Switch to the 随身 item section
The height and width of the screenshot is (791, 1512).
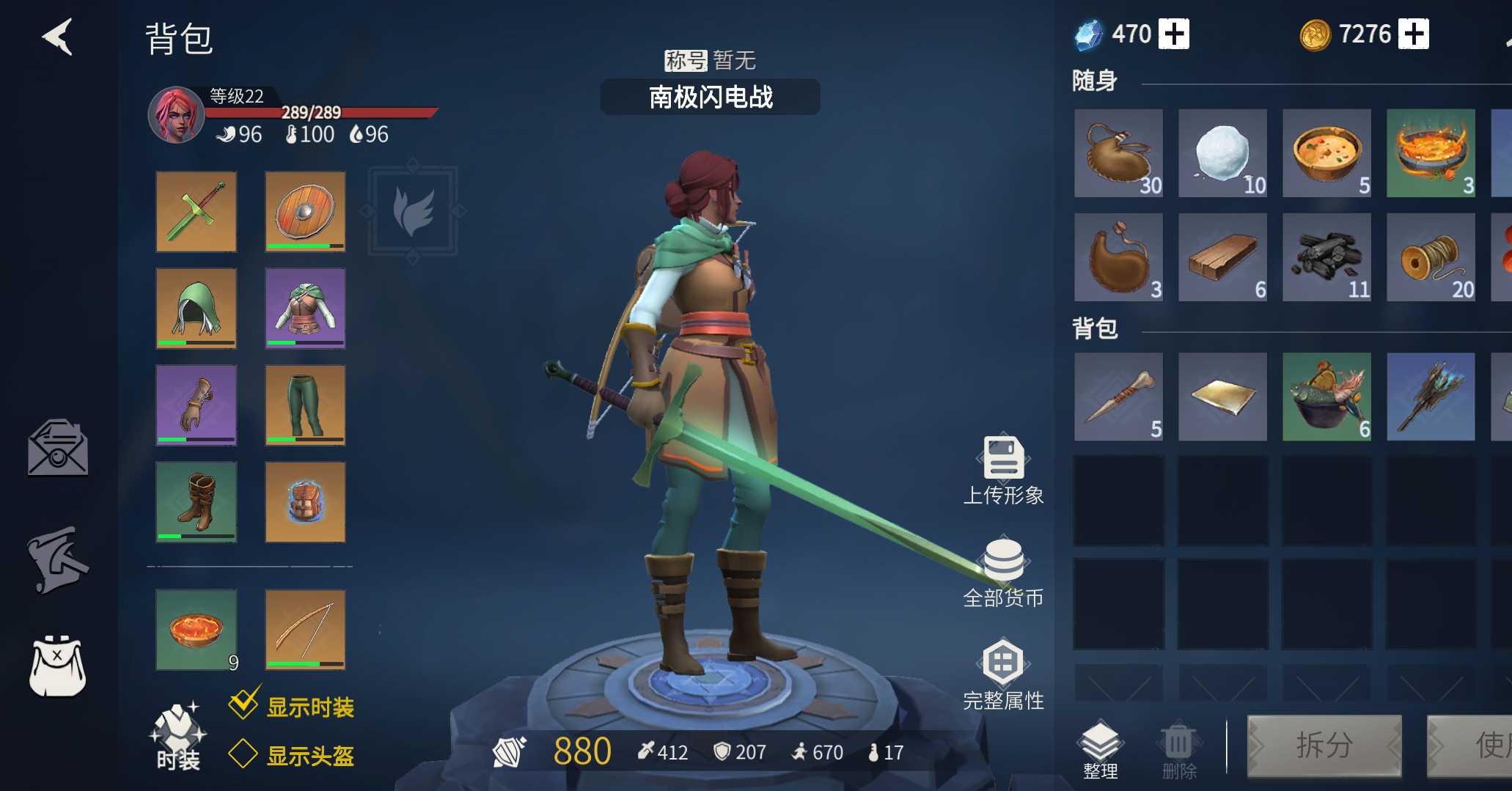(1094, 82)
